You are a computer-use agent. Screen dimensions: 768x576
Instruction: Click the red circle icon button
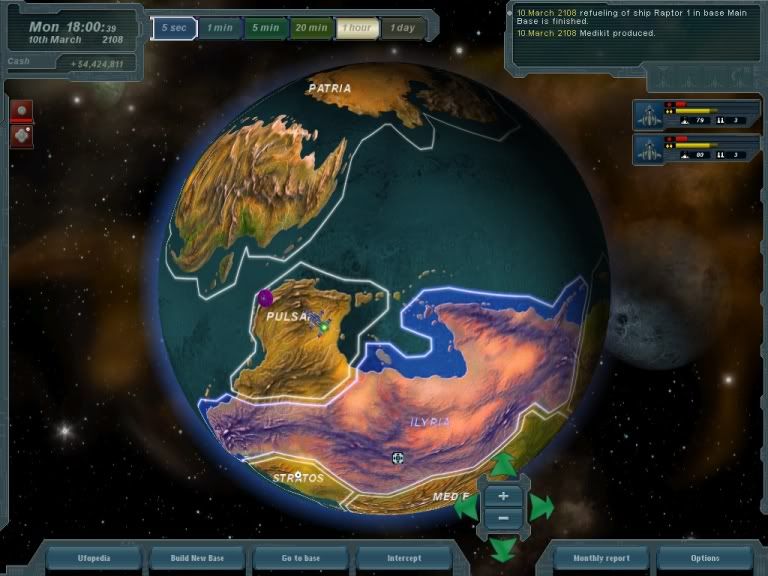click(x=21, y=109)
